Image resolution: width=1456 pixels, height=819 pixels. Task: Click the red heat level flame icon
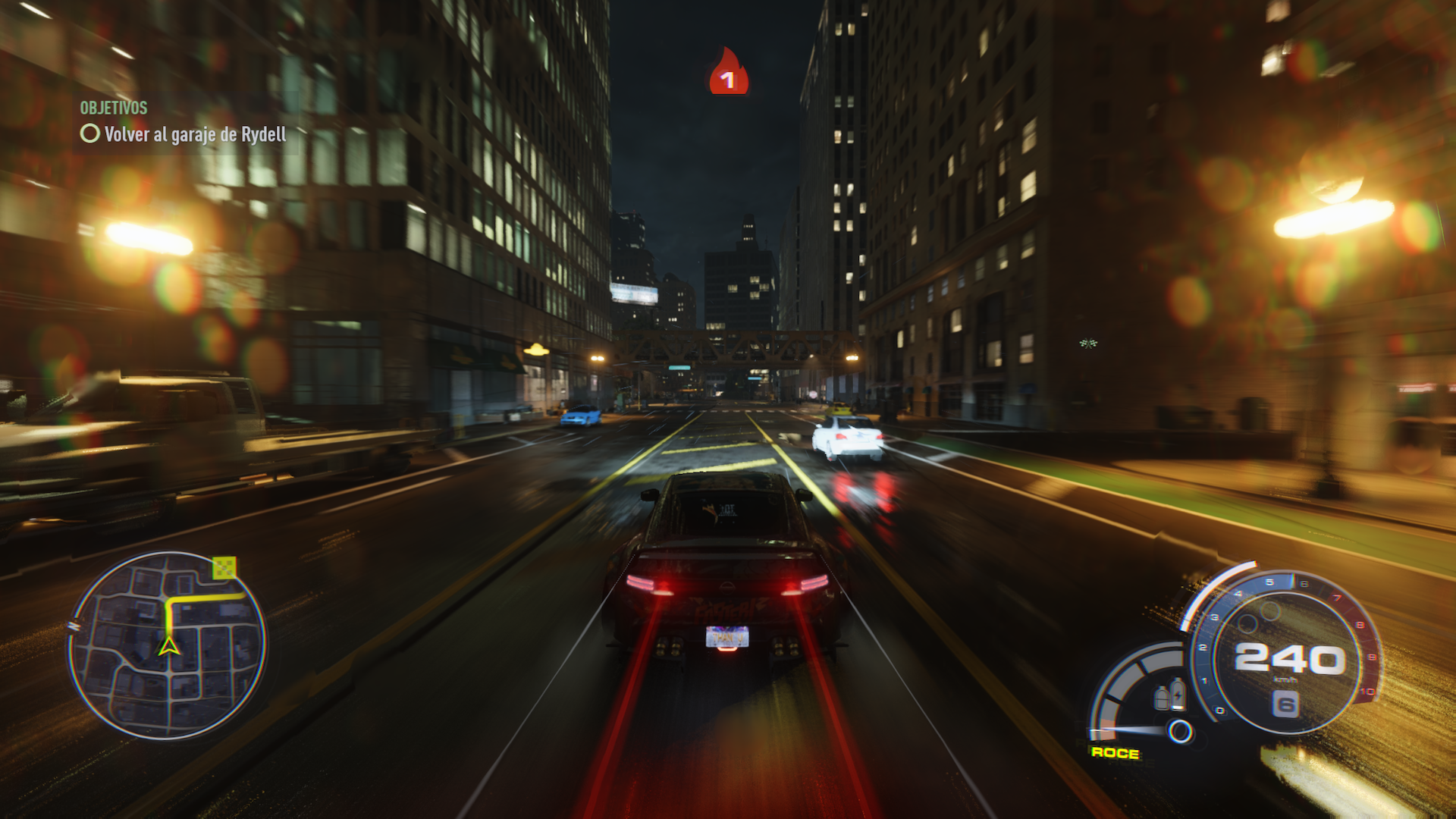[728, 73]
